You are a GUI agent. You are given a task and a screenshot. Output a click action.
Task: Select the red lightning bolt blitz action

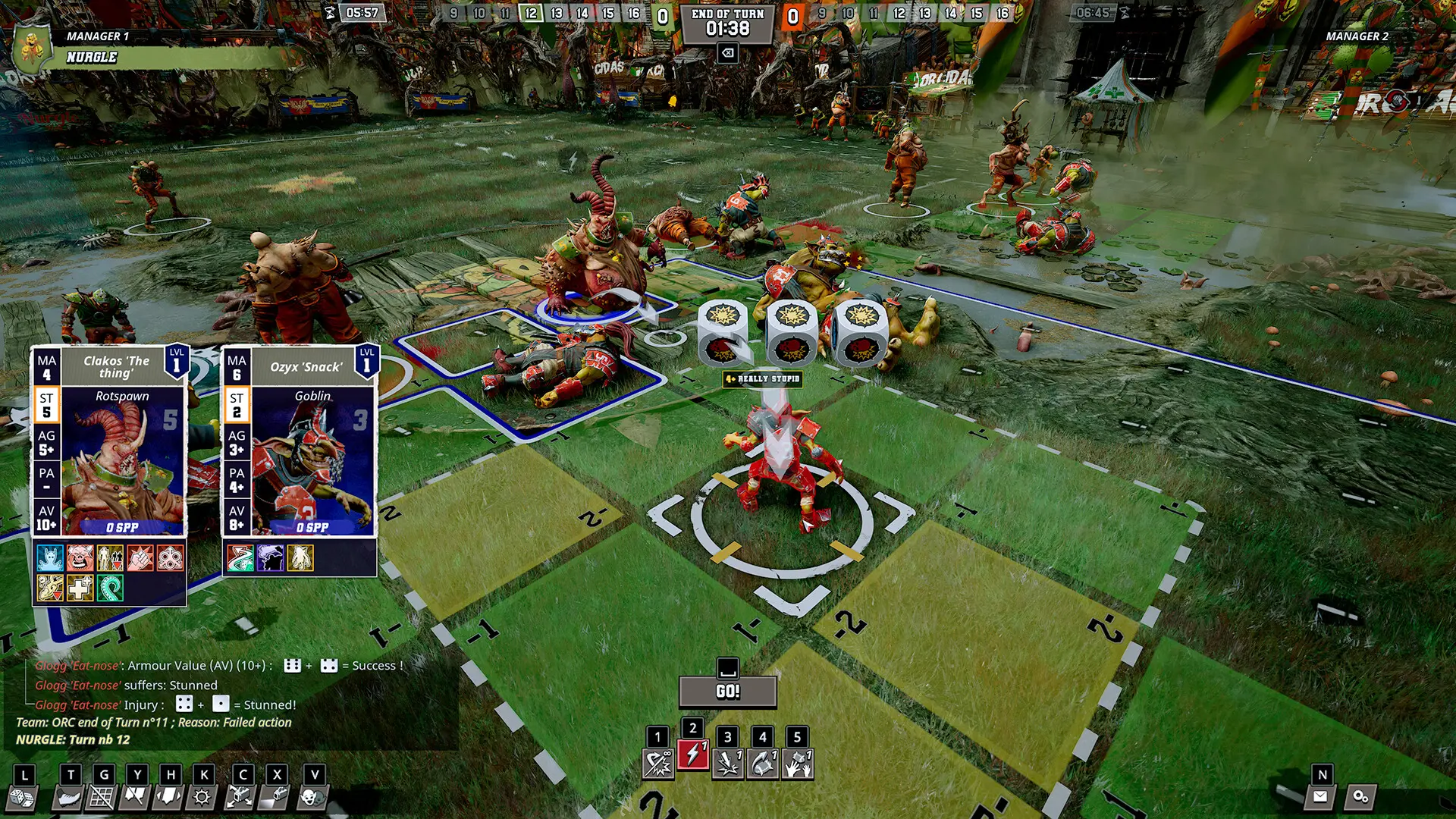coord(692,755)
